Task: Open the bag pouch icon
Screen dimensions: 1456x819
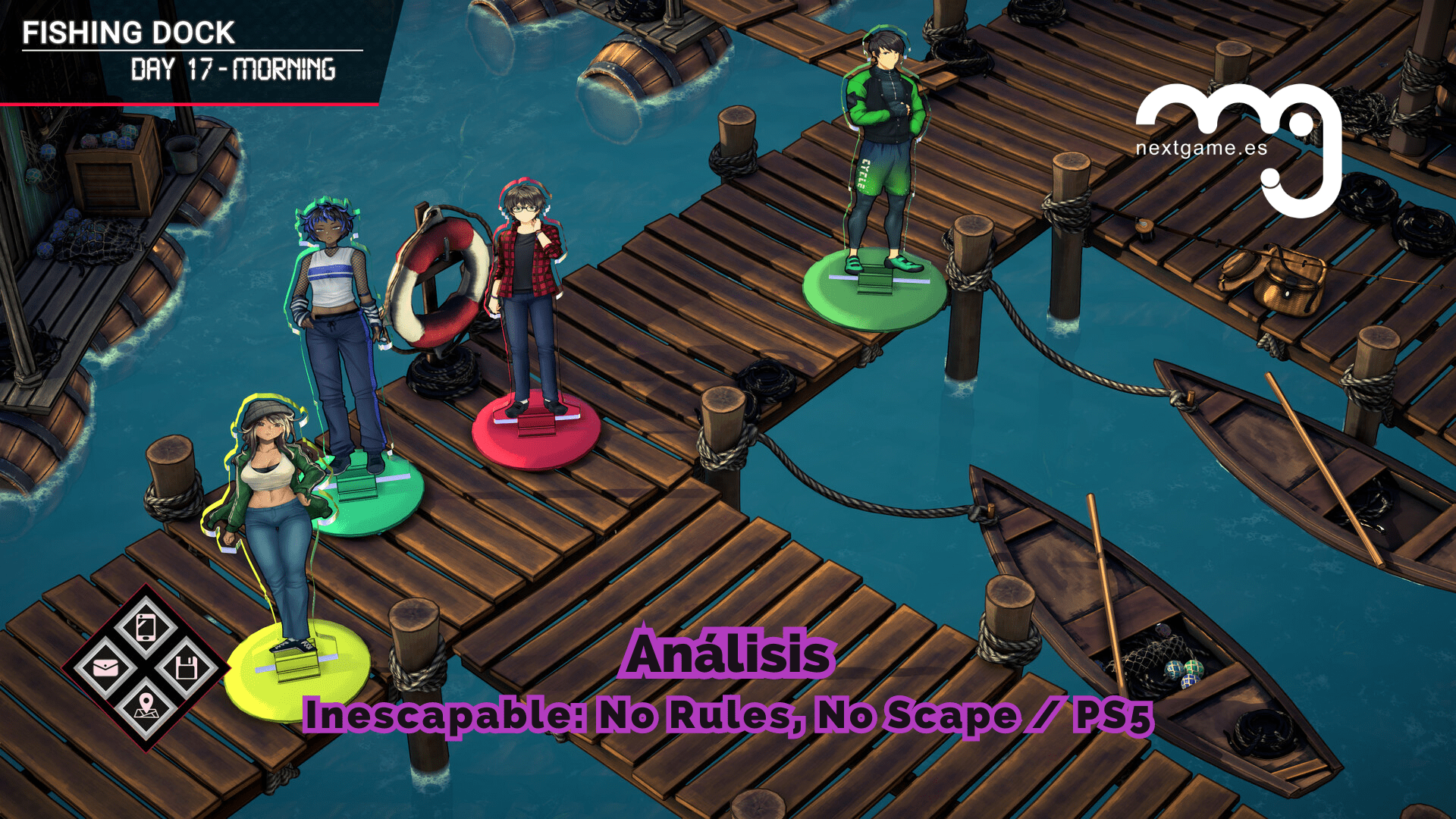Action: [105, 668]
